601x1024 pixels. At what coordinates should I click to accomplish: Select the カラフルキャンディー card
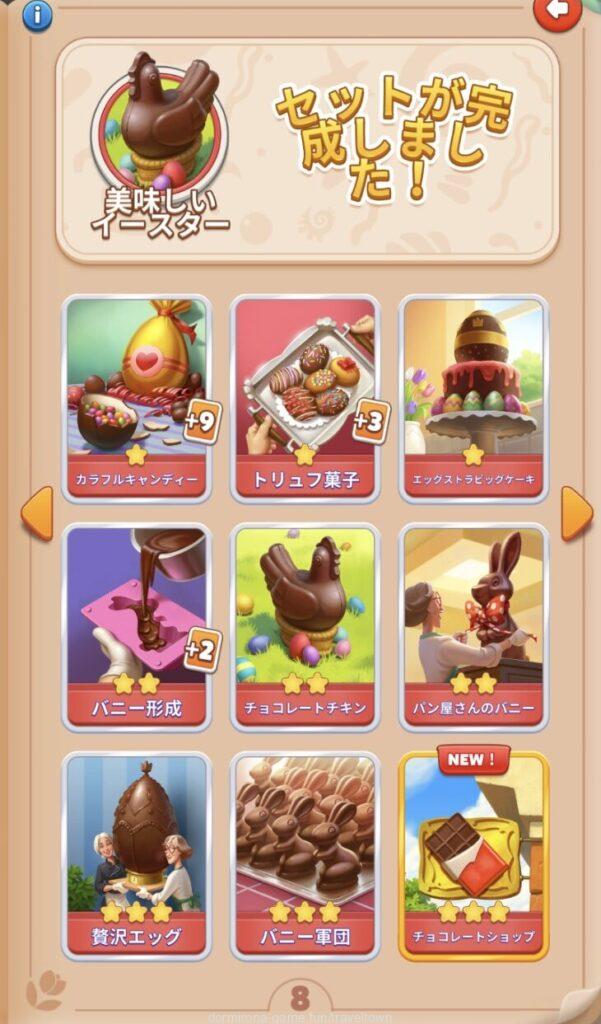(x=137, y=397)
